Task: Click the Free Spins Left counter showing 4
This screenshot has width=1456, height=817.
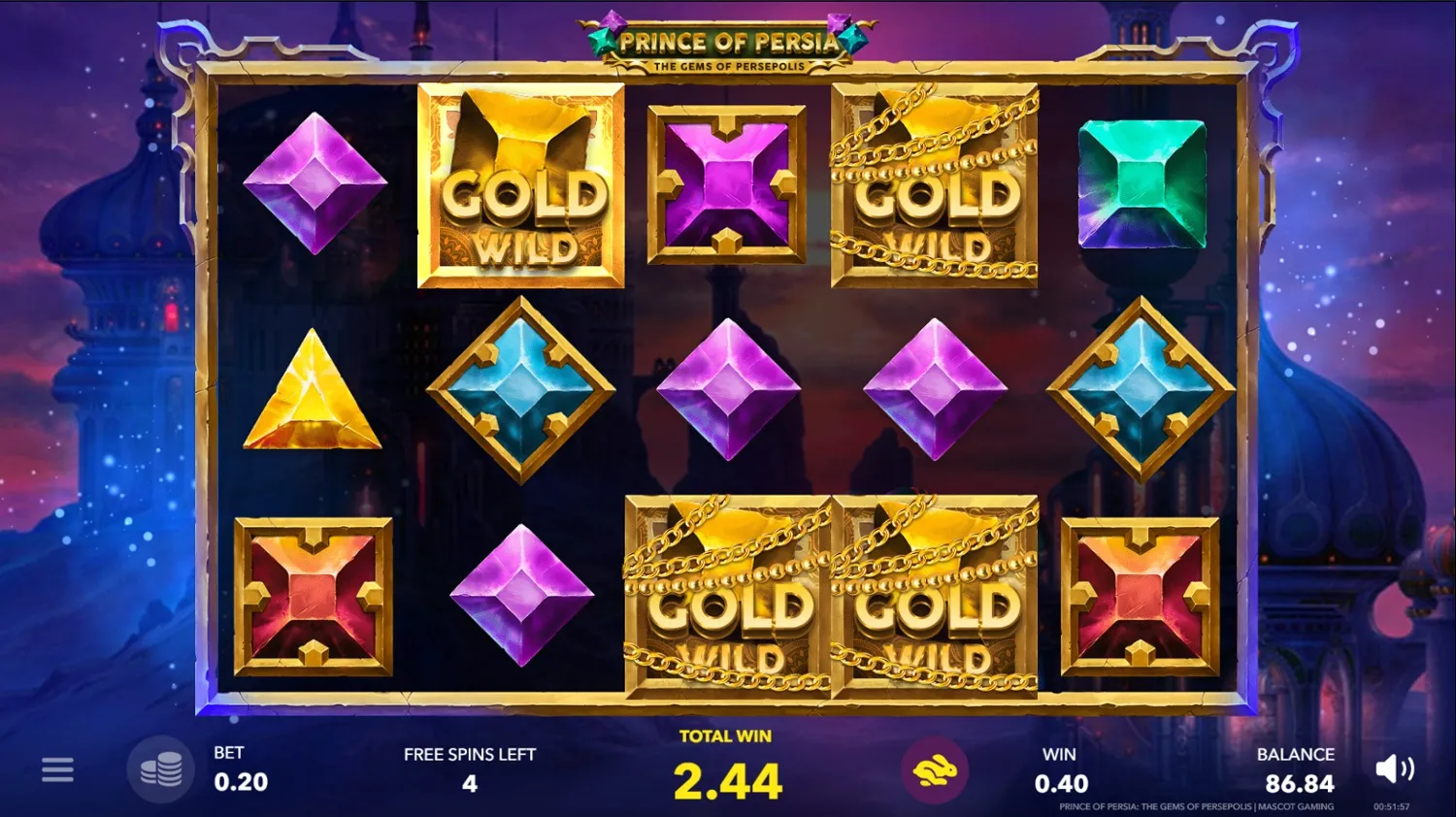Action: [x=470, y=782]
